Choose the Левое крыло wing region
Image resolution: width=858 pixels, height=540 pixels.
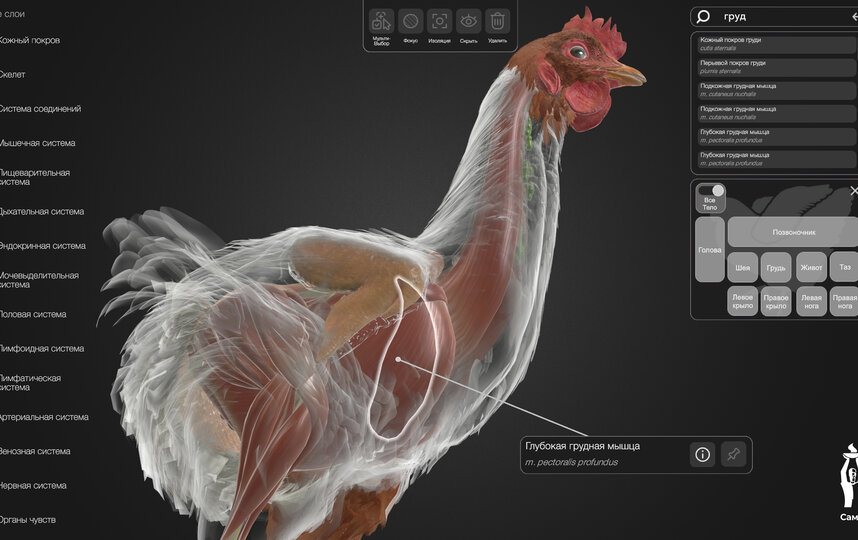click(743, 301)
